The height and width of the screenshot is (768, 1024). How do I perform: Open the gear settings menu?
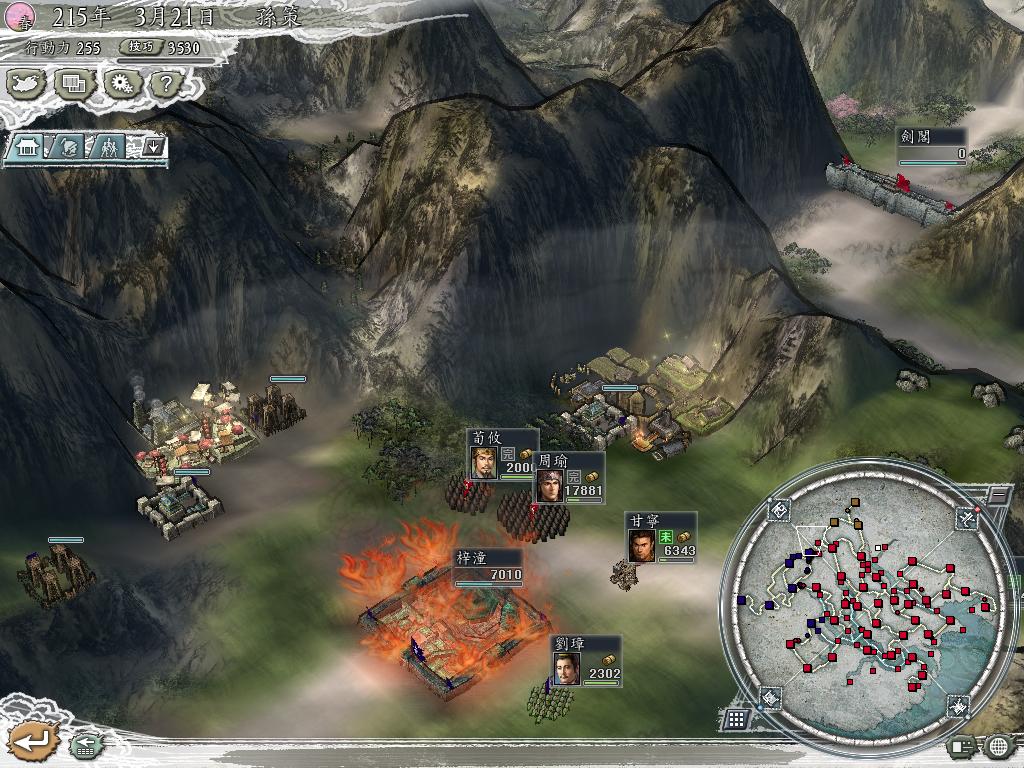click(121, 85)
